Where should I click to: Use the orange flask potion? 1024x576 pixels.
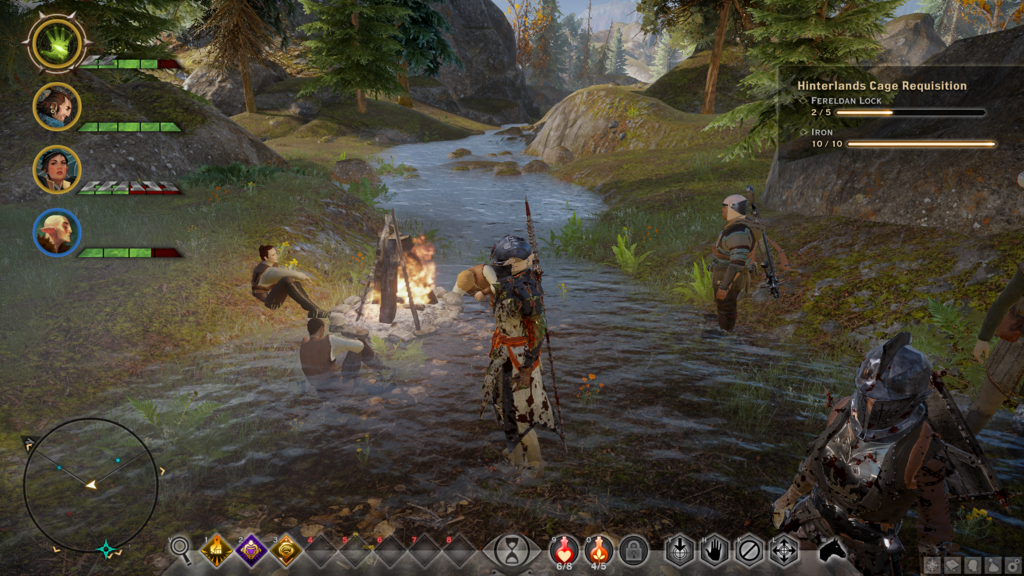pyautogui.click(x=598, y=549)
